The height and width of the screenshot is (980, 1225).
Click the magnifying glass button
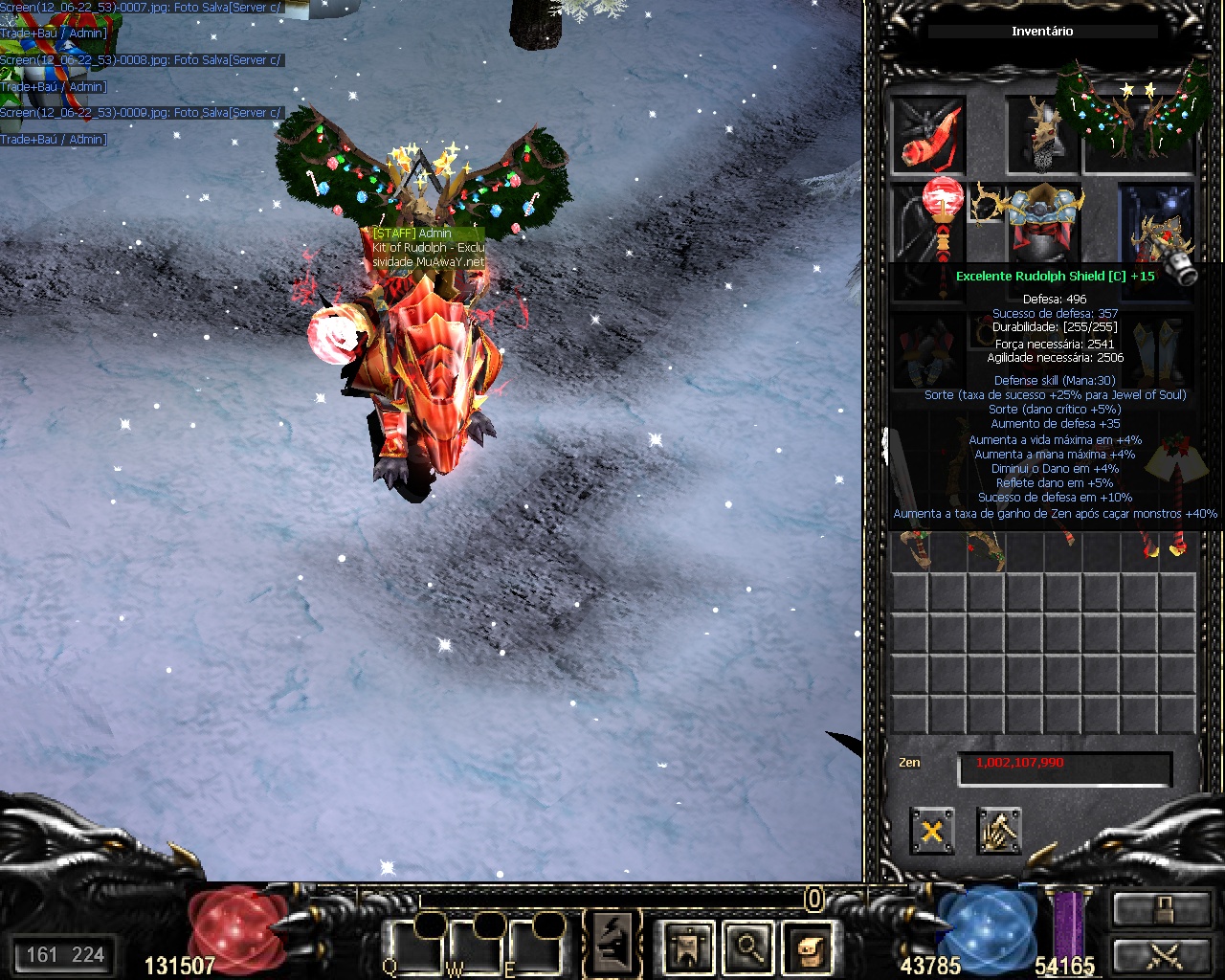[x=748, y=946]
